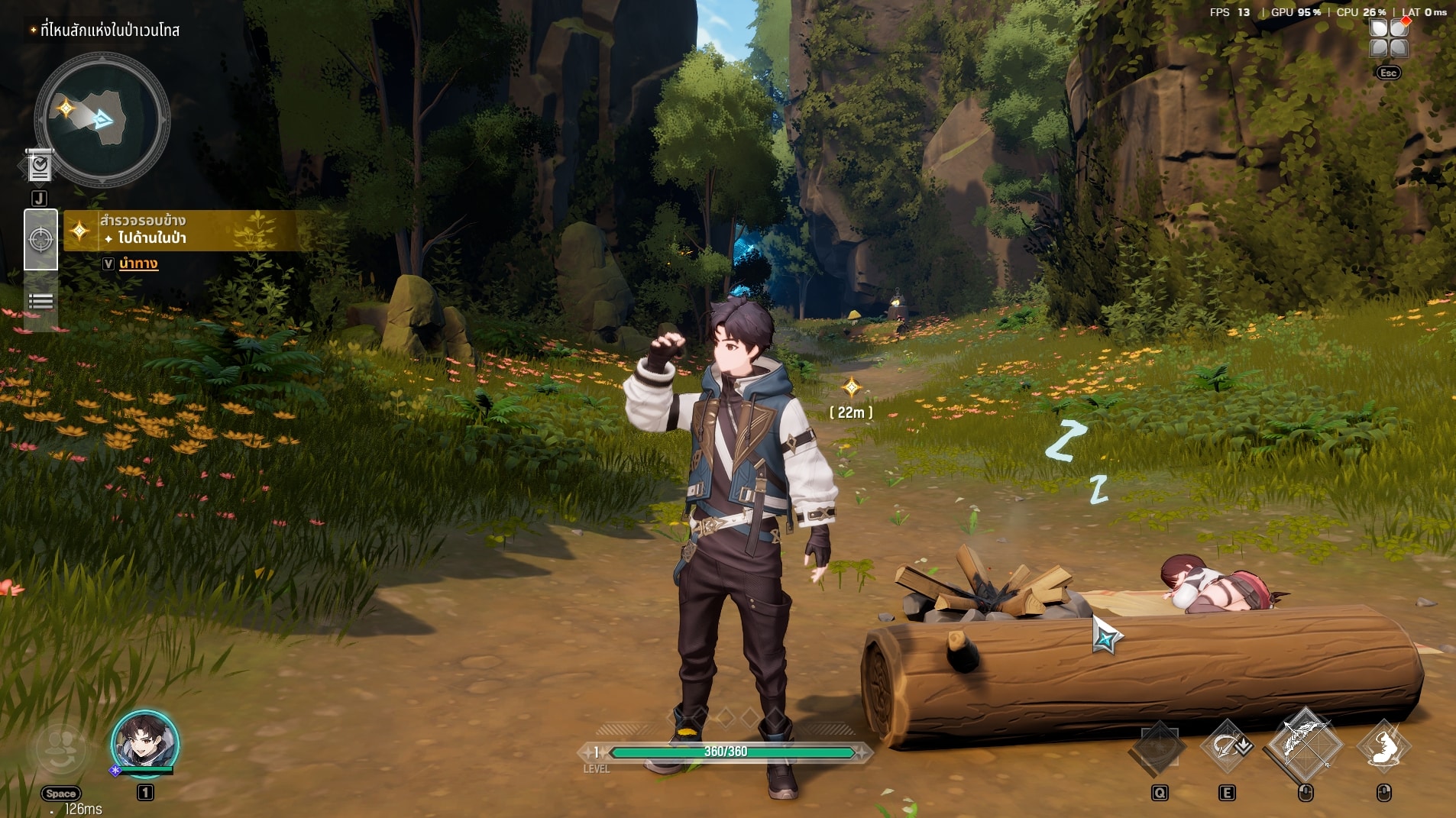Select the crosshair quest tracking tab

pos(40,239)
